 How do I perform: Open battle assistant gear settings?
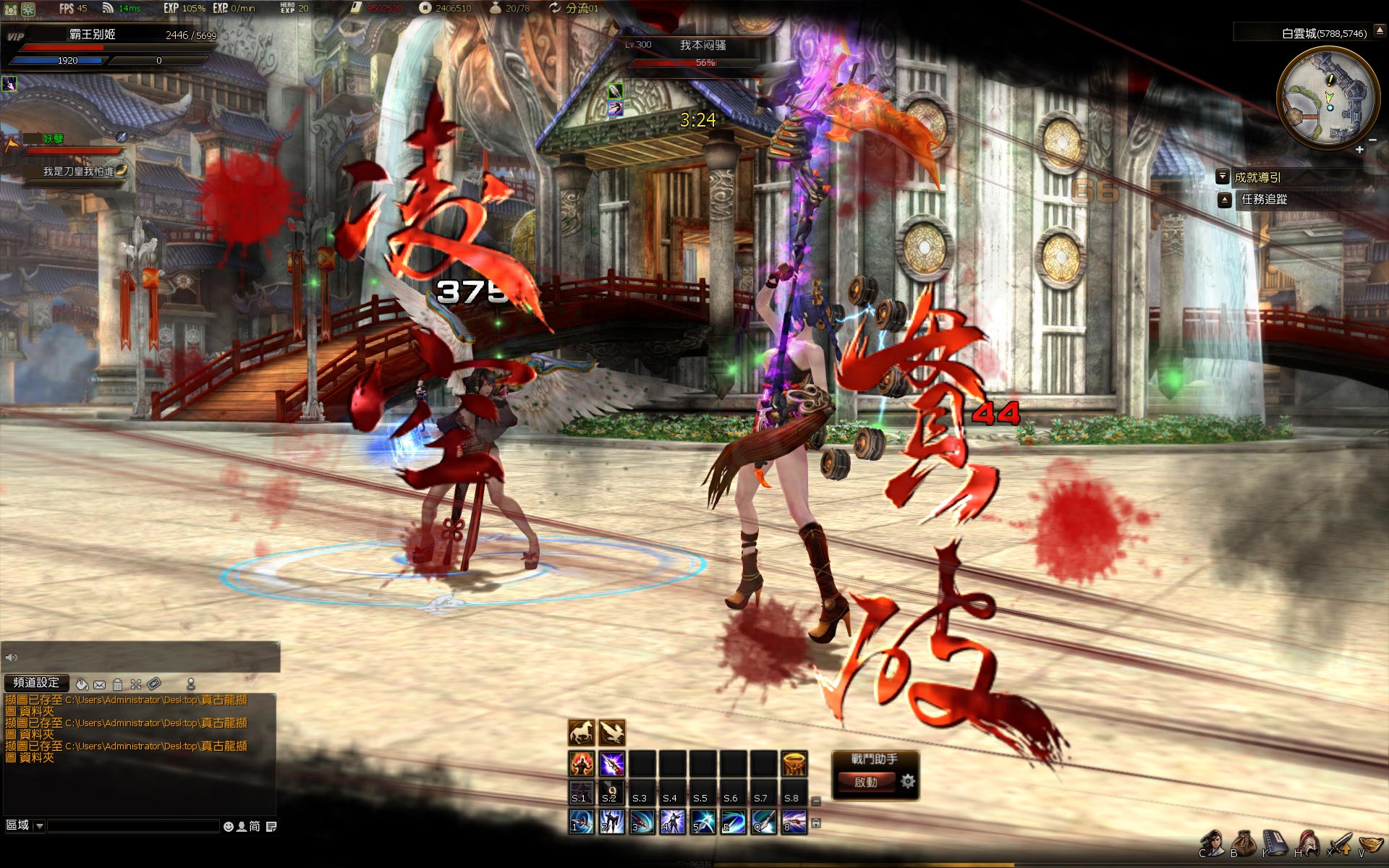point(908,781)
